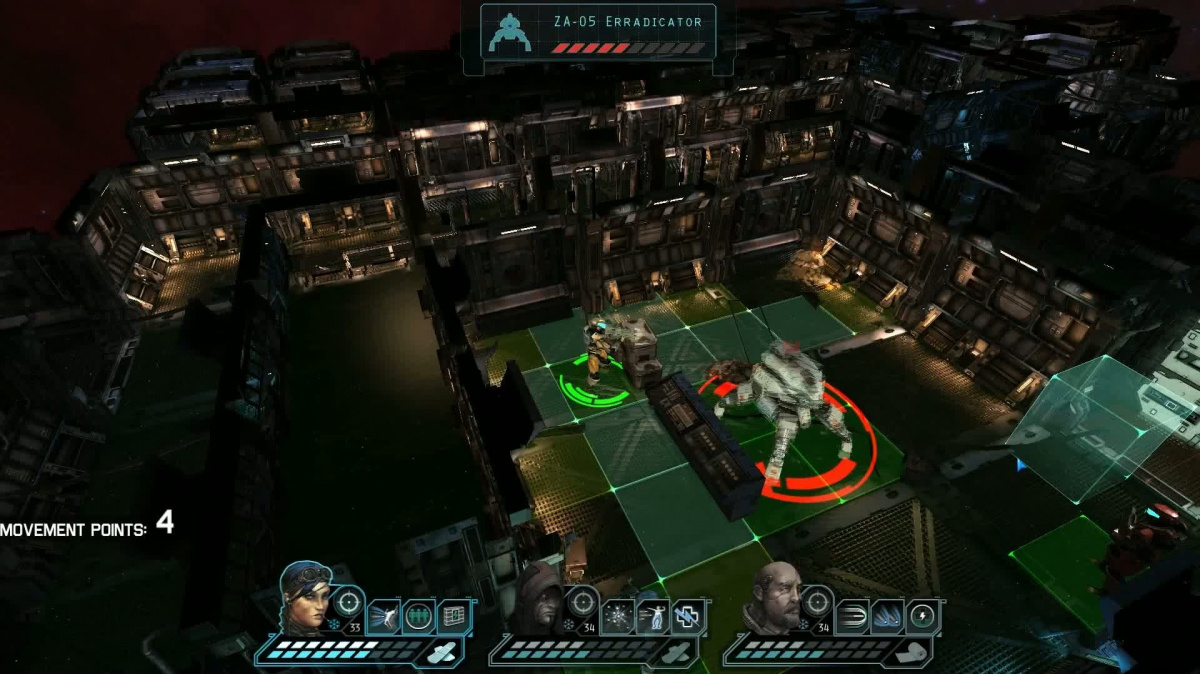
Task: Use the bald soldier's gauze roll item
Action: pos(913,652)
